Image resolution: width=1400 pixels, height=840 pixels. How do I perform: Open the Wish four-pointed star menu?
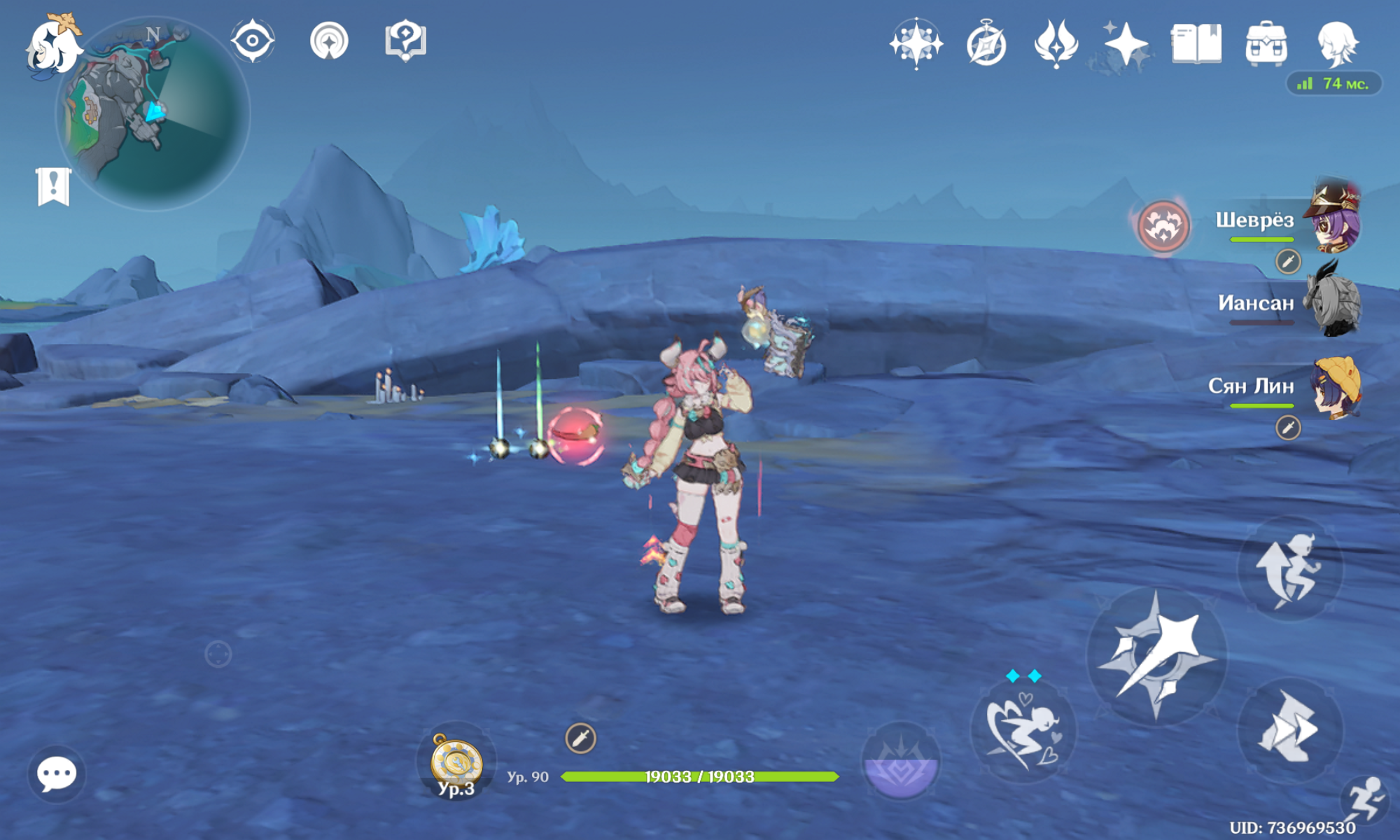[x=916, y=44]
